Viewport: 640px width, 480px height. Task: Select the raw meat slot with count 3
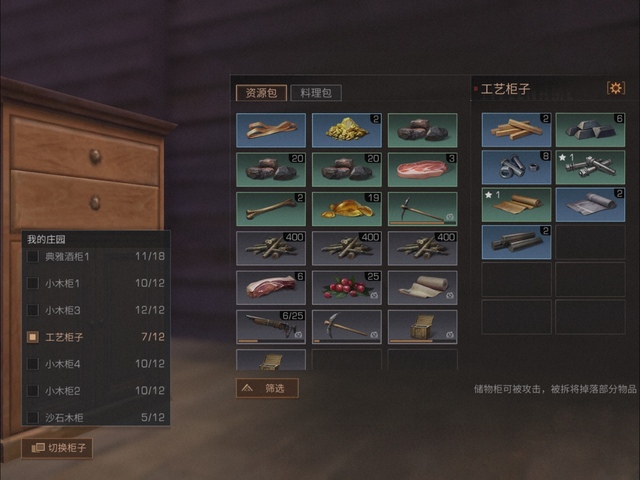point(422,169)
